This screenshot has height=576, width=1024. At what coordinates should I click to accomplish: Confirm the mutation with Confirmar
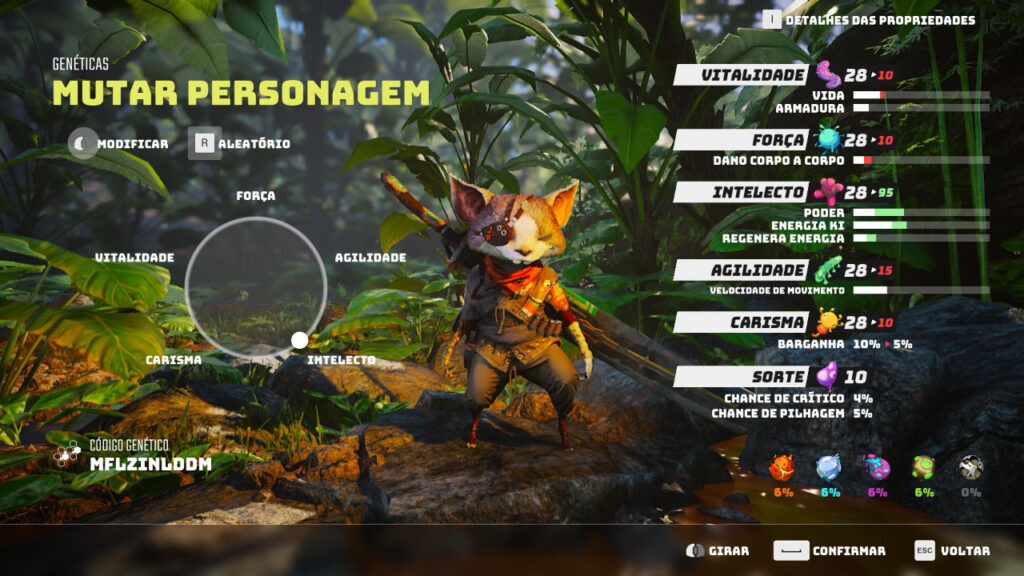830,551
